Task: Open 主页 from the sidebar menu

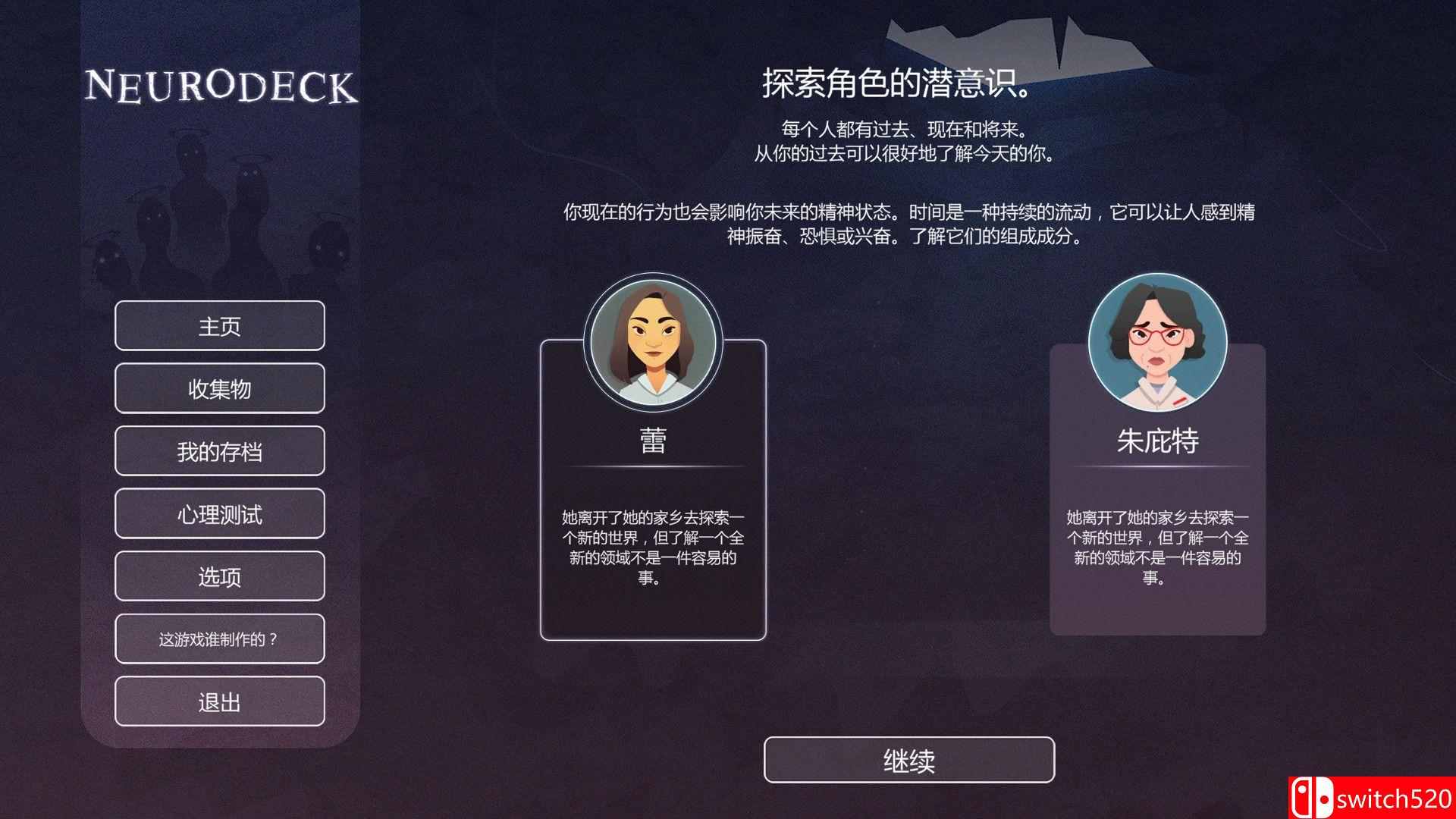Action: [x=220, y=325]
